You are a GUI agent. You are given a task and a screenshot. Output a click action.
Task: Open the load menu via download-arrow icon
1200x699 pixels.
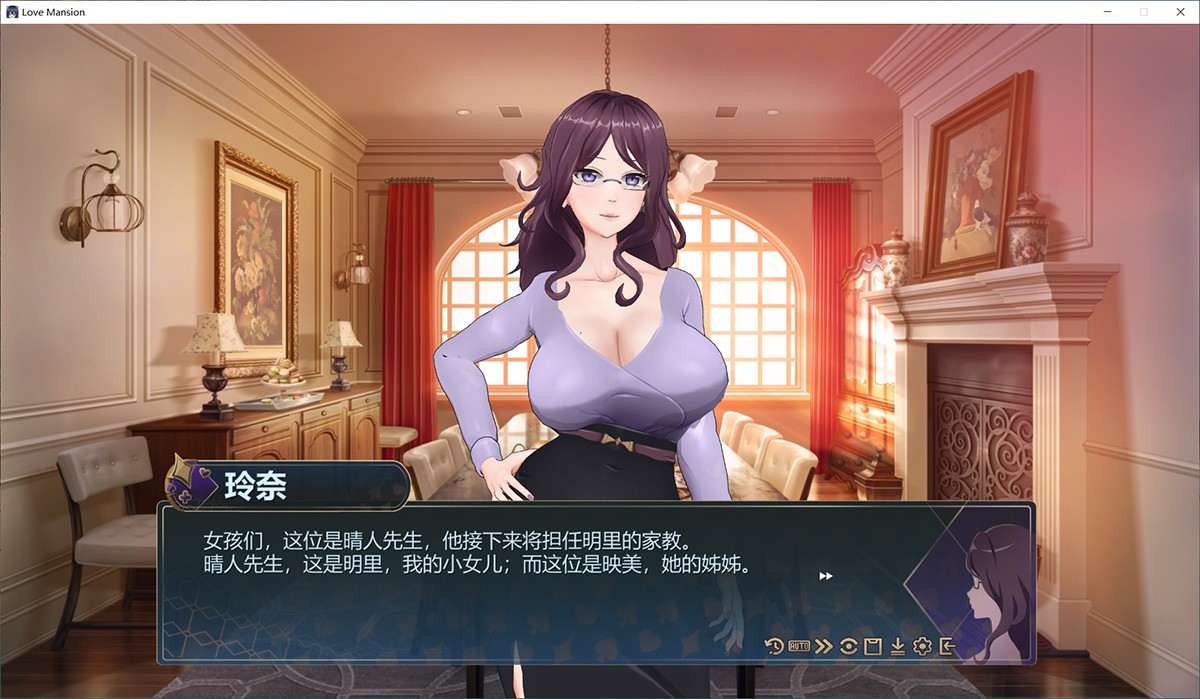897,646
